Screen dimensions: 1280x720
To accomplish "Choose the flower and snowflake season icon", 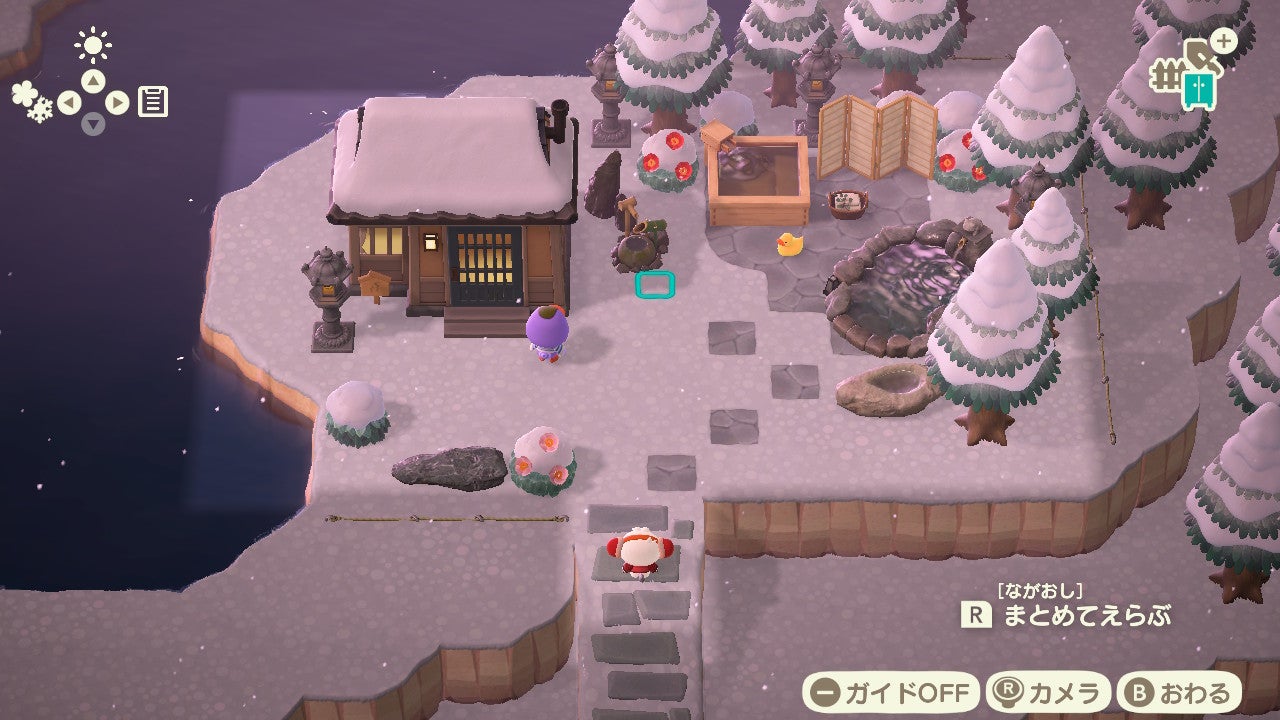I will [x=31, y=101].
